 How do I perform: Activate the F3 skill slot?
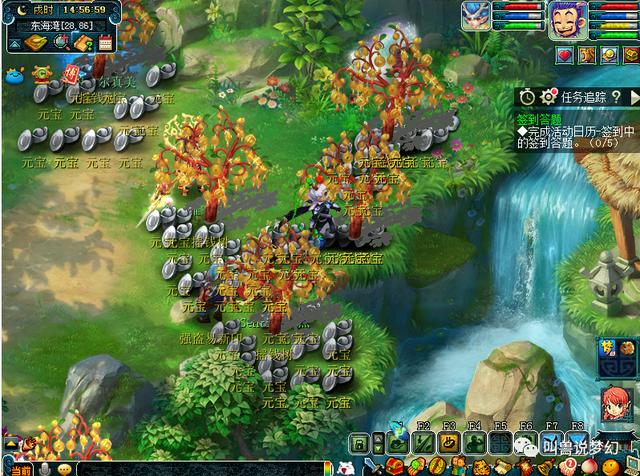click(x=449, y=442)
